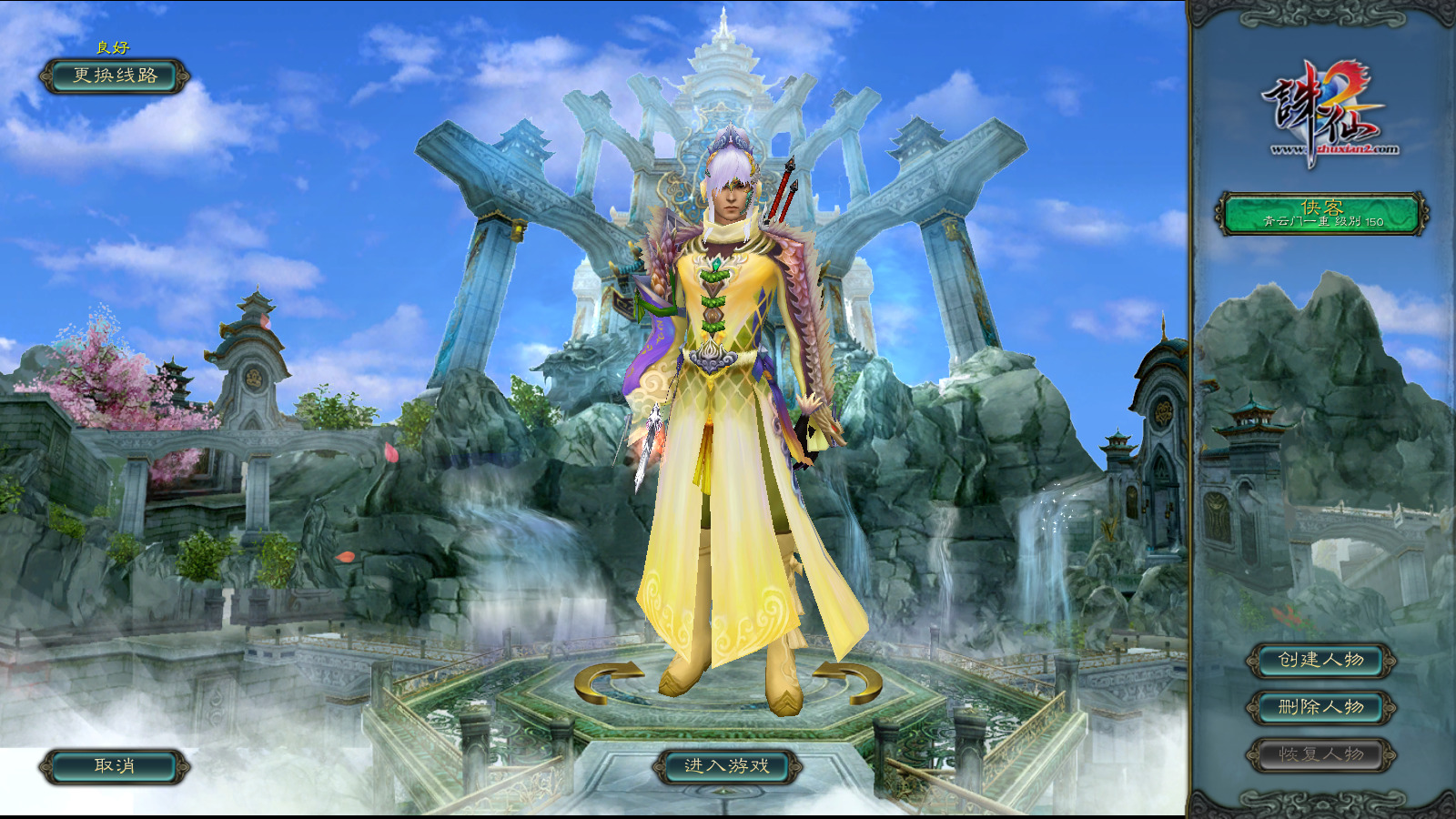1456x819 pixels.
Task: Rotate character with the left golden arrow
Action: [x=606, y=682]
